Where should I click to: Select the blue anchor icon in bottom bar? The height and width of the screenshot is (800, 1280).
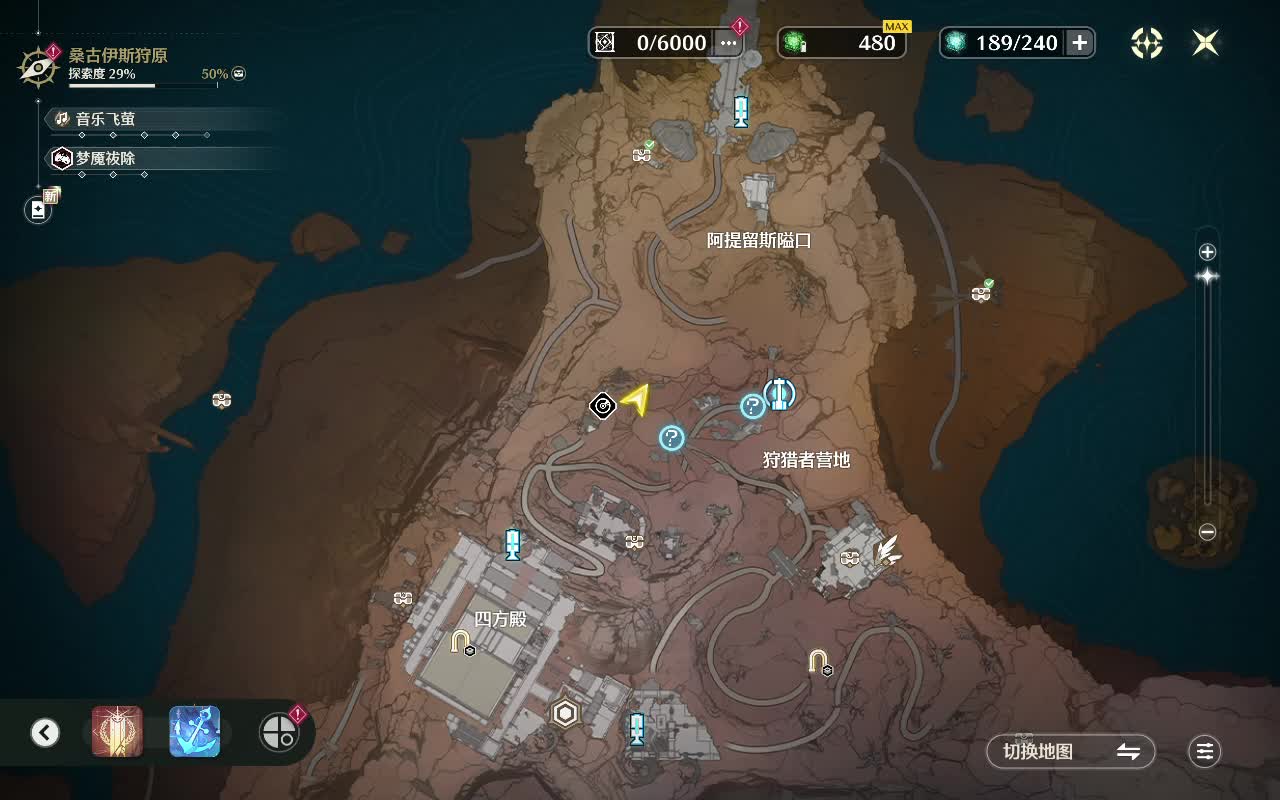(x=195, y=732)
